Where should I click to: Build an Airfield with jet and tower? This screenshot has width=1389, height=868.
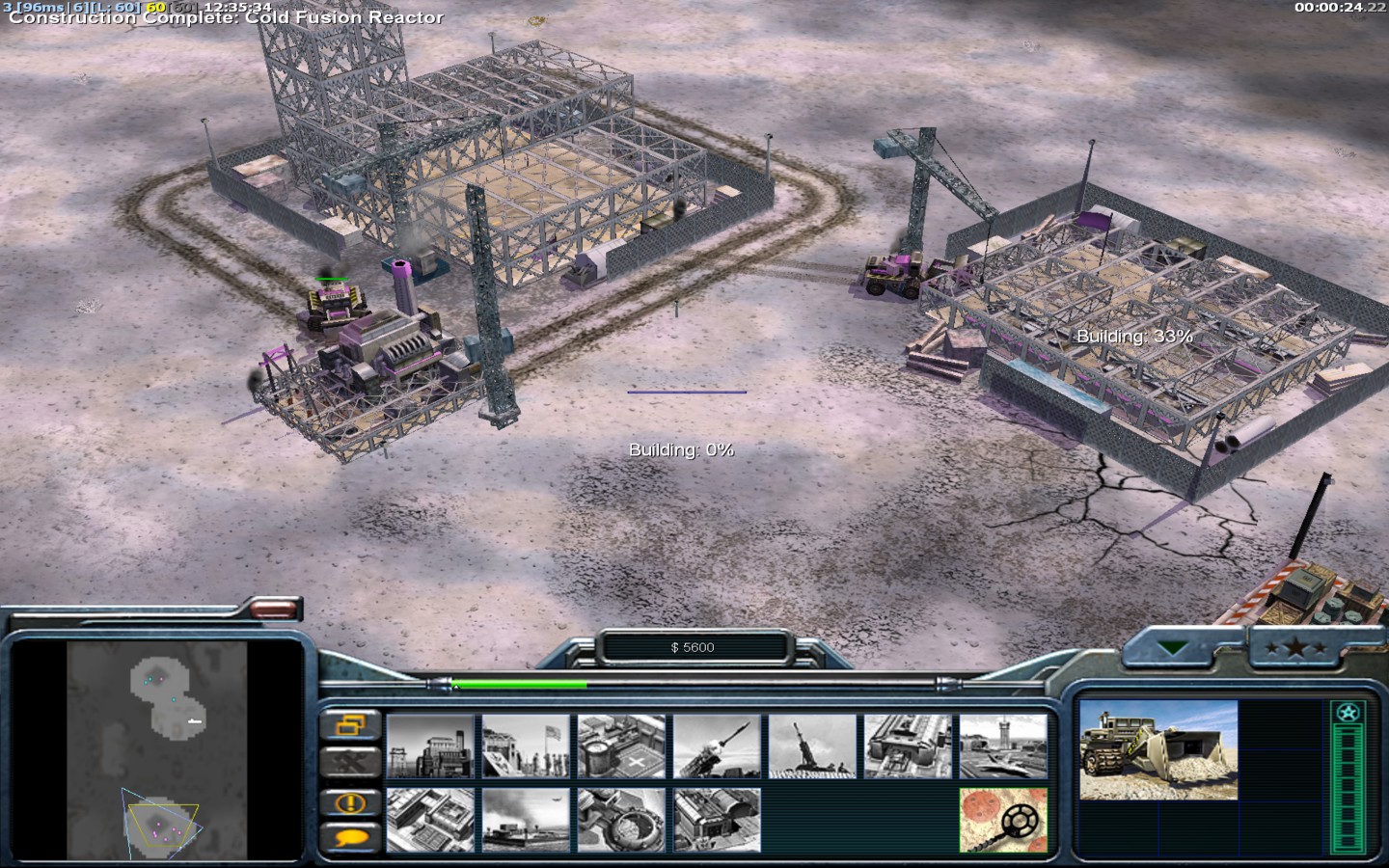(x=1003, y=746)
